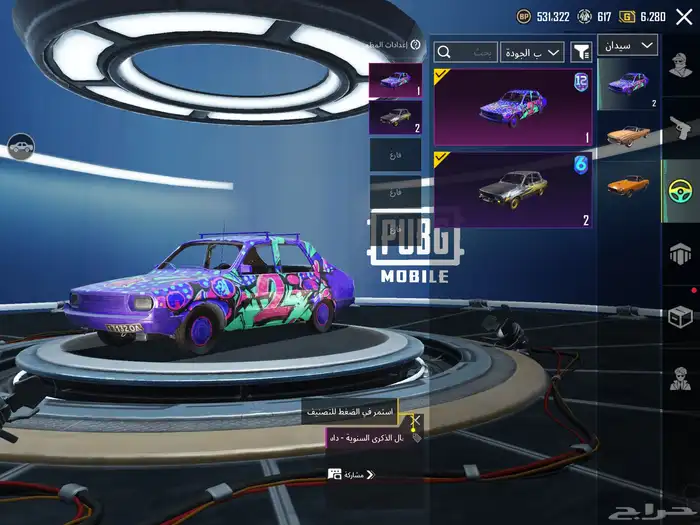Click the car icon on left edge
700x525 pixels.
[x=21, y=147]
